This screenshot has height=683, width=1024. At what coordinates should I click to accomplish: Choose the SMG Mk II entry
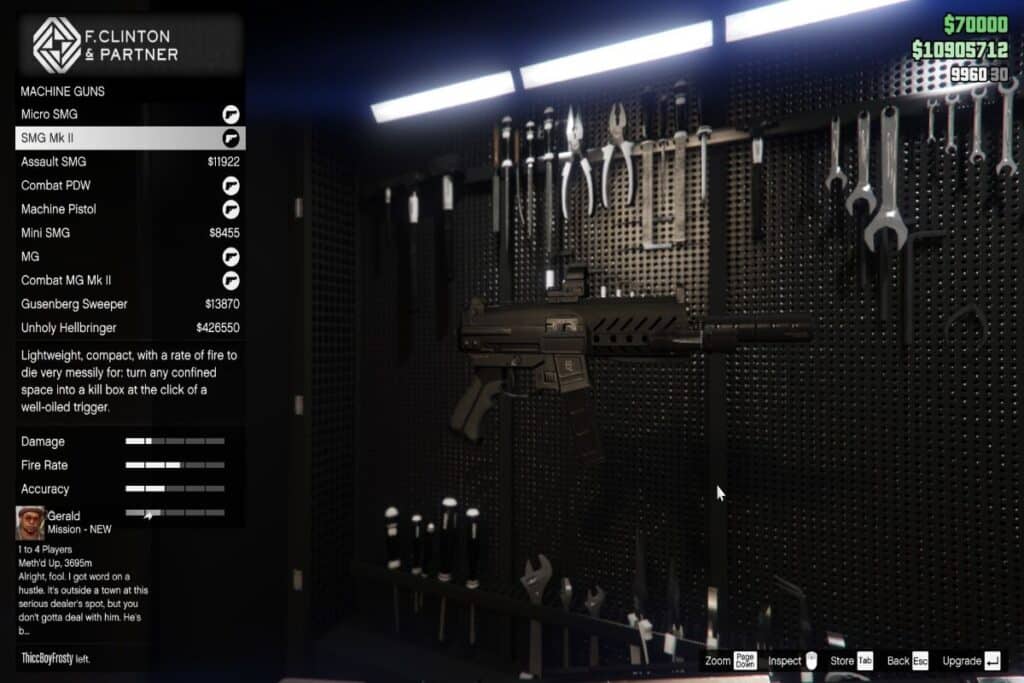(x=130, y=138)
